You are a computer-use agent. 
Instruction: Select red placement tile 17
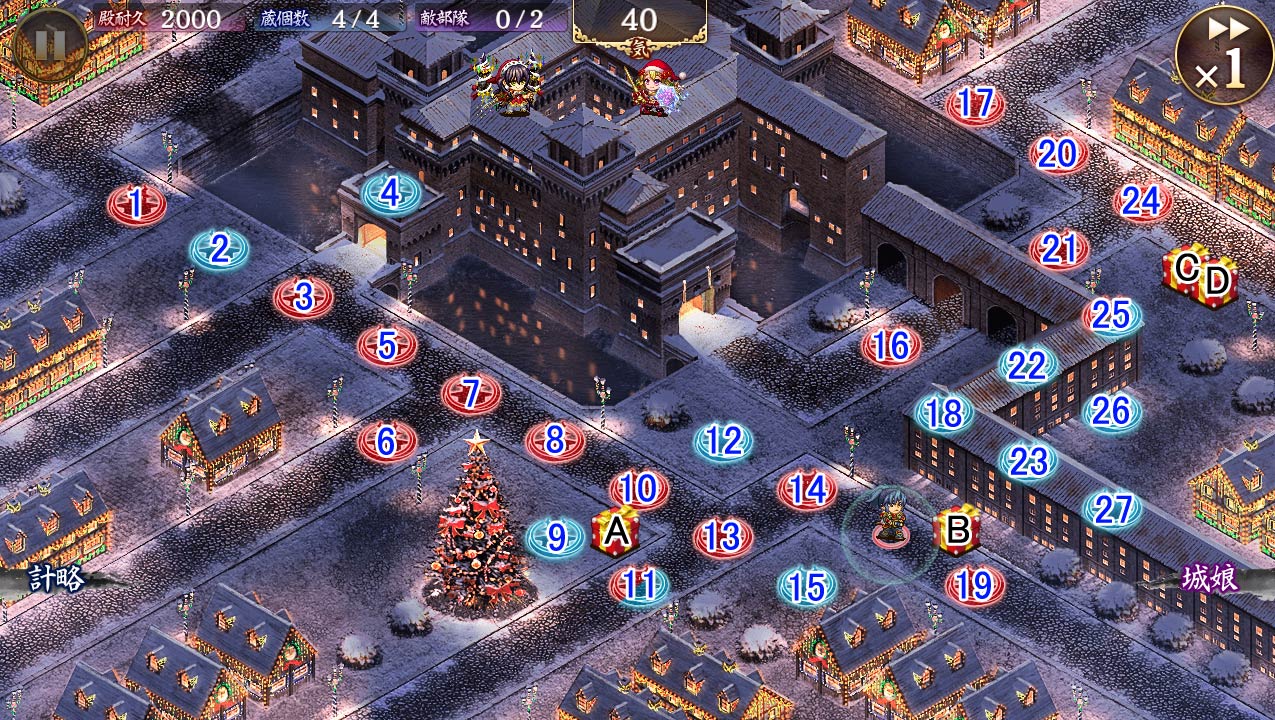coord(975,104)
